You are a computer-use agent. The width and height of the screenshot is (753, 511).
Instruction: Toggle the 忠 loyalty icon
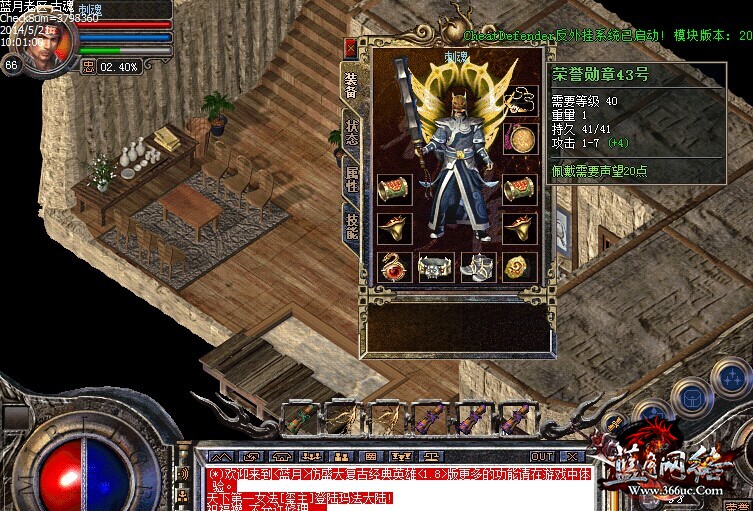click(x=88, y=67)
